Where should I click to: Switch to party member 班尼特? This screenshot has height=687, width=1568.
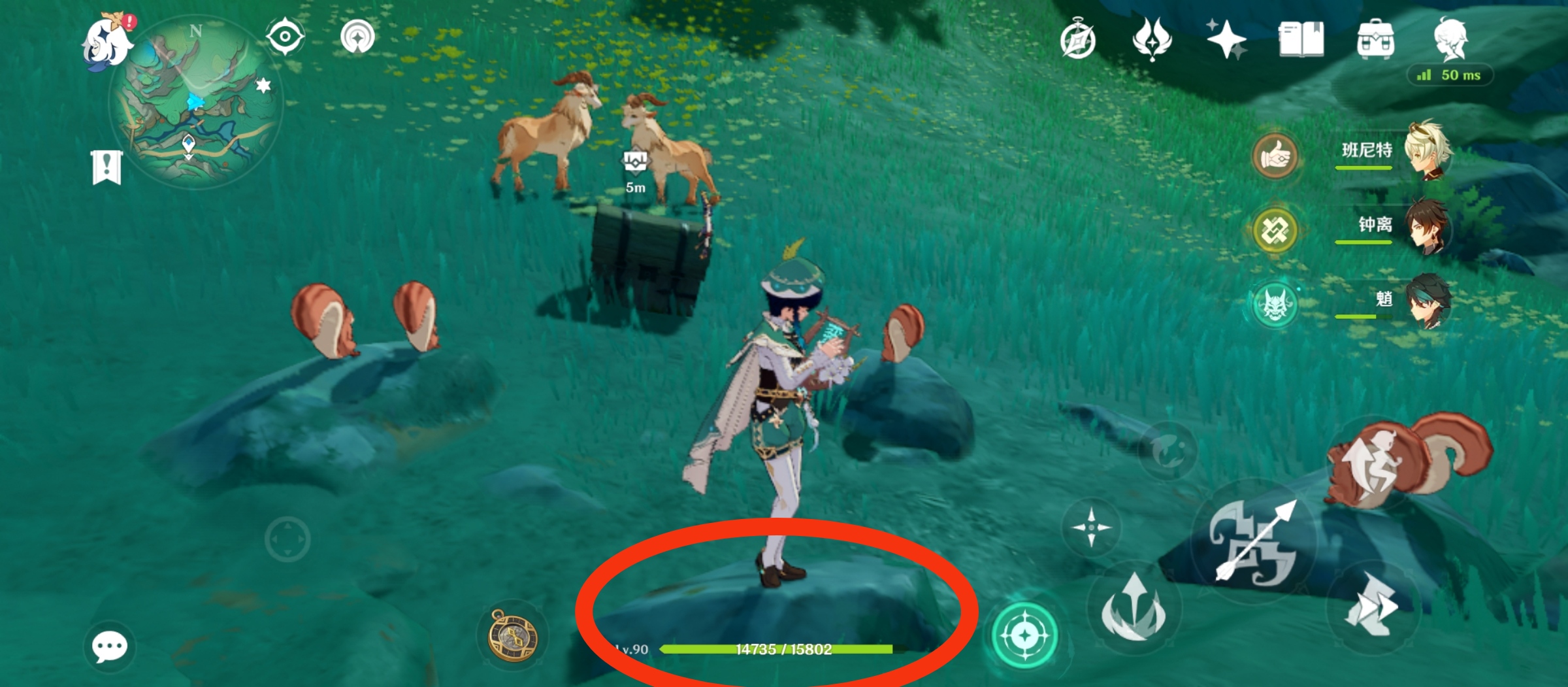pos(1428,150)
